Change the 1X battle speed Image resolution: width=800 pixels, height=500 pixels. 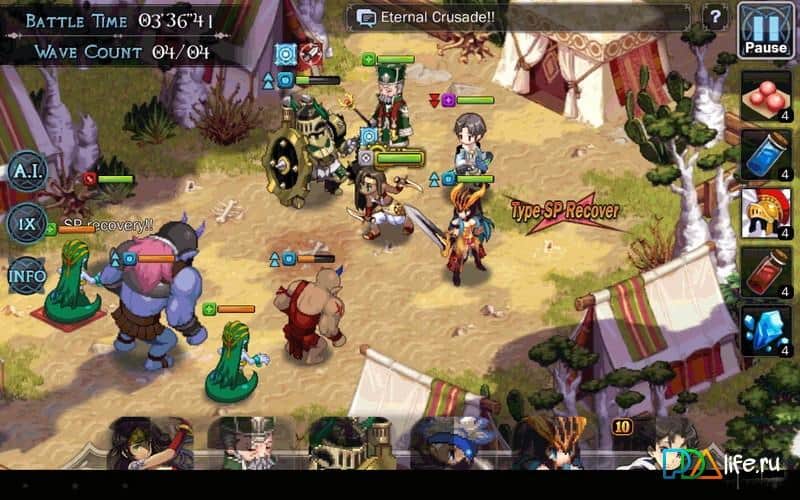pyautogui.click(x=27, y=222)
